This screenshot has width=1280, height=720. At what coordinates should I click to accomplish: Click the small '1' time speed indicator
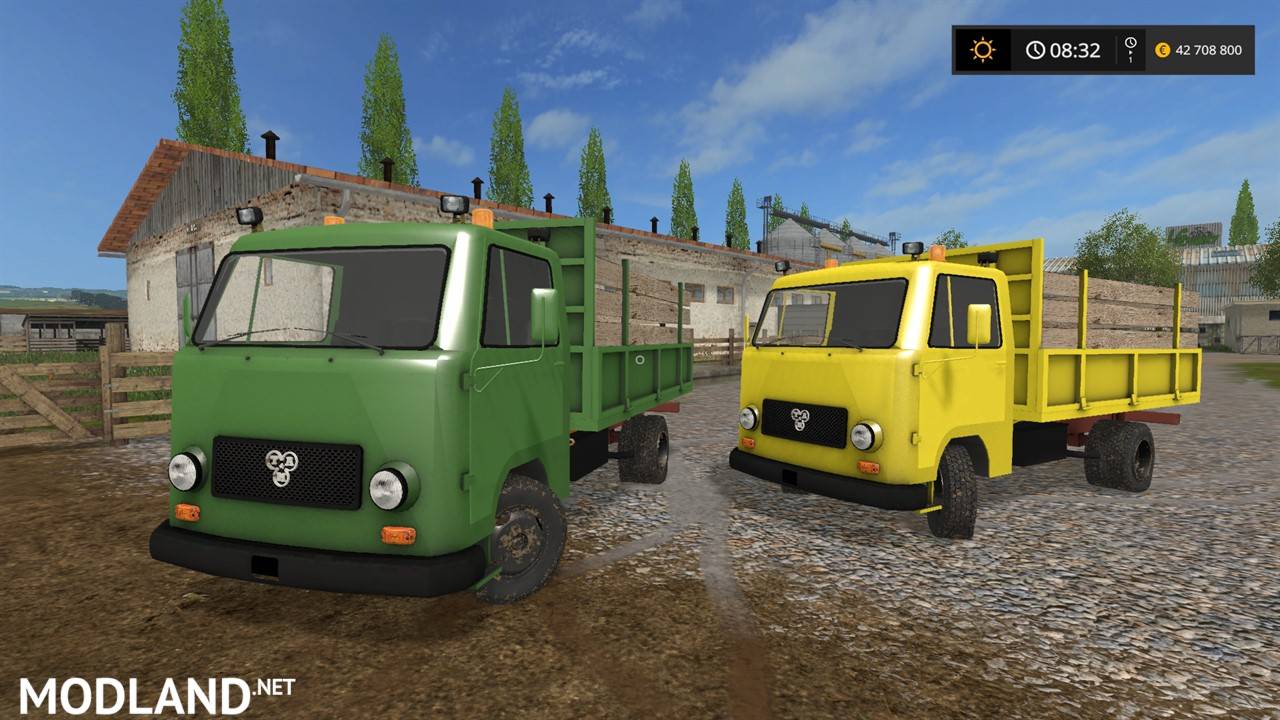[1131, 60]
